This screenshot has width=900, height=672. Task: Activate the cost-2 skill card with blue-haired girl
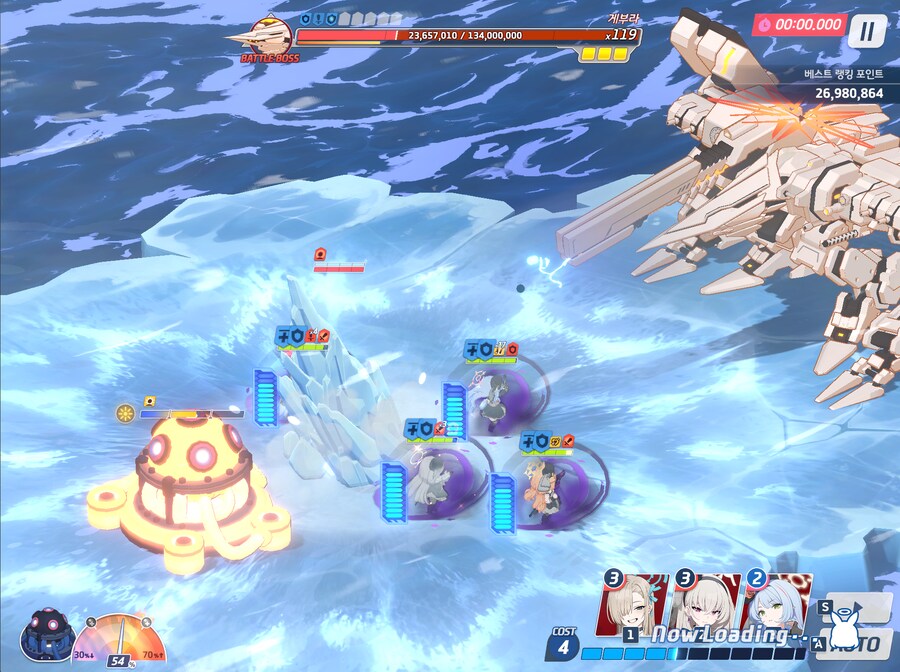click(777, 603)
